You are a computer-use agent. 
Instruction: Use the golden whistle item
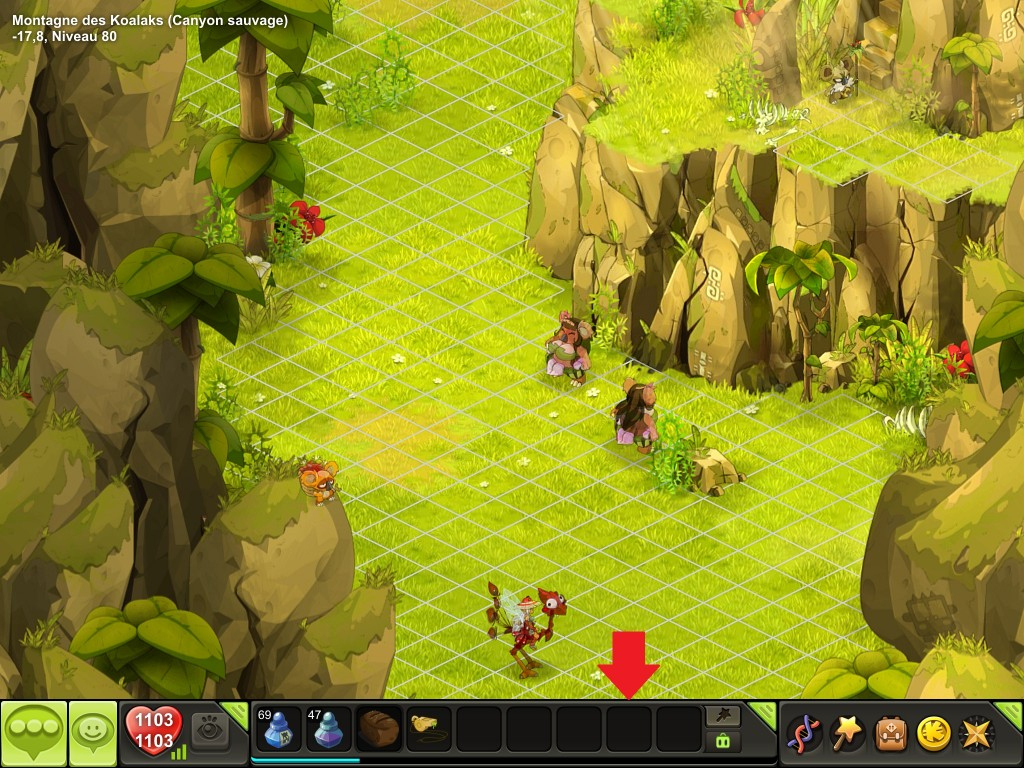coord(429,729)
